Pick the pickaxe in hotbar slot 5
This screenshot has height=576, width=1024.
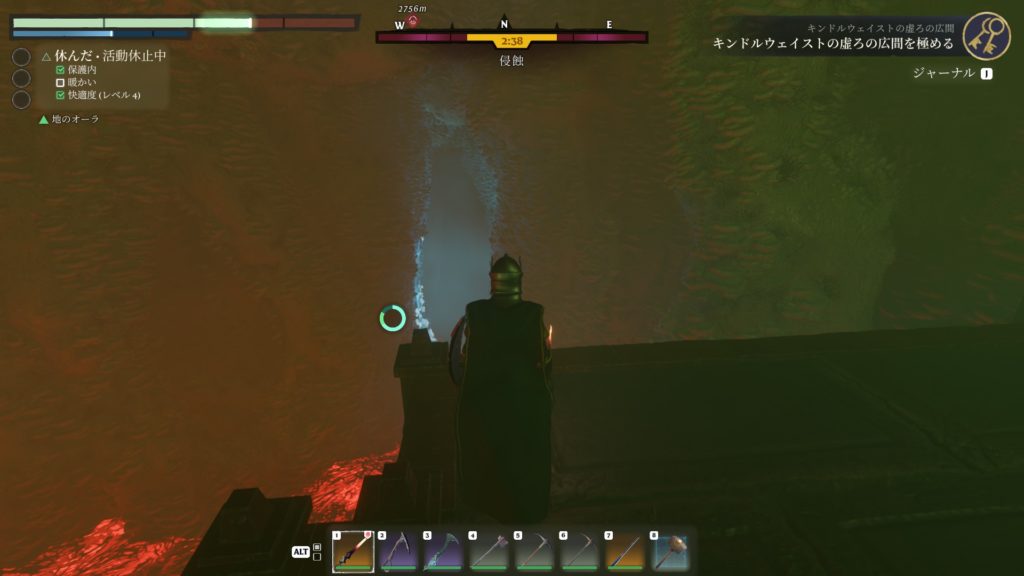pyautogui.click(x=534, y=553)
